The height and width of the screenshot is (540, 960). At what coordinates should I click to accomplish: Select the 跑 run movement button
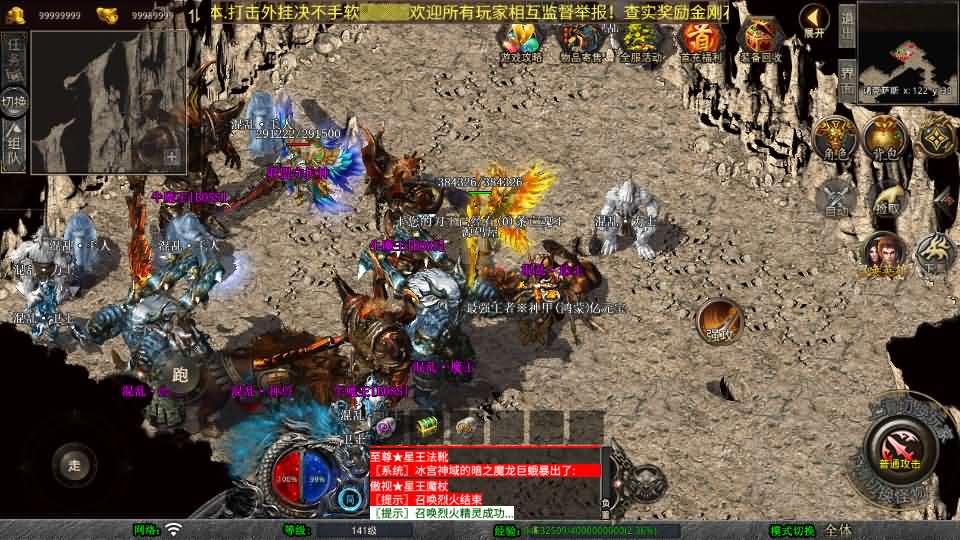[180, 374]
